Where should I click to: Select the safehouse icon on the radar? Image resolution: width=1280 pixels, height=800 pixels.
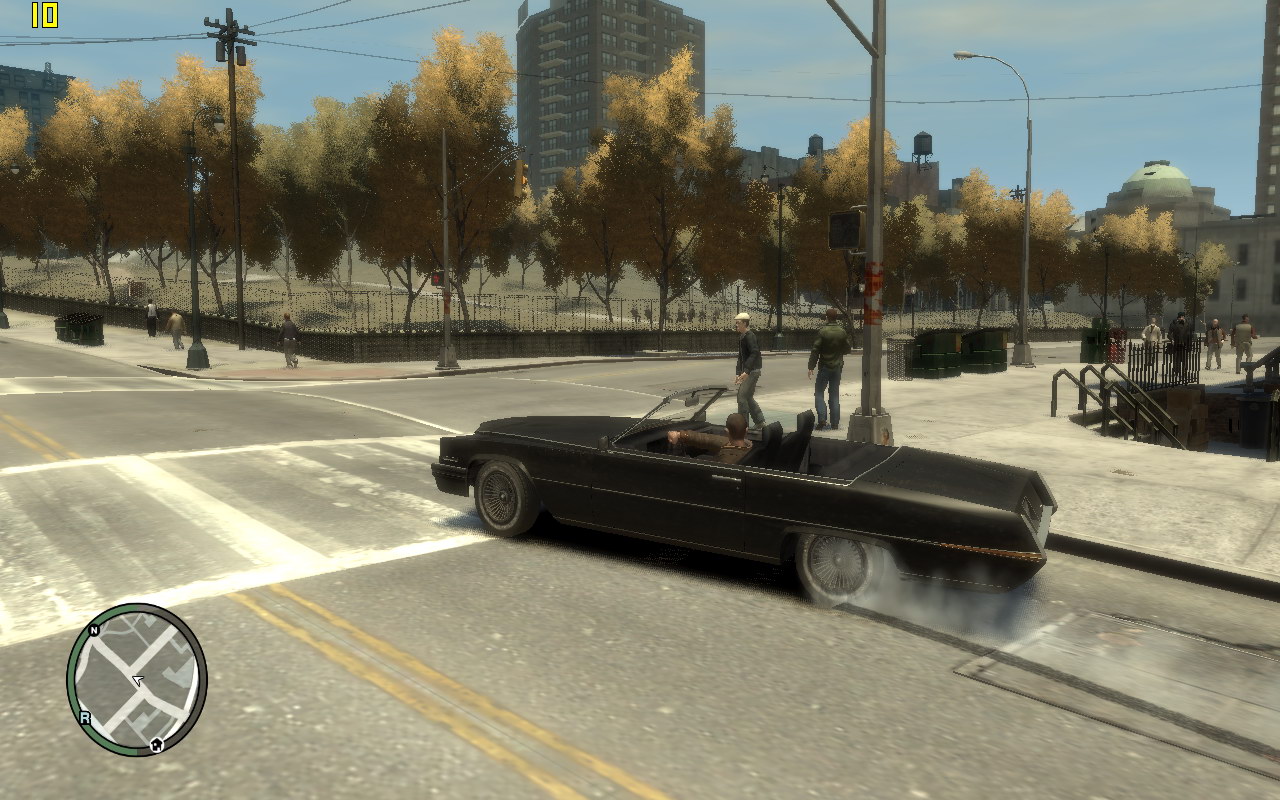157,744
